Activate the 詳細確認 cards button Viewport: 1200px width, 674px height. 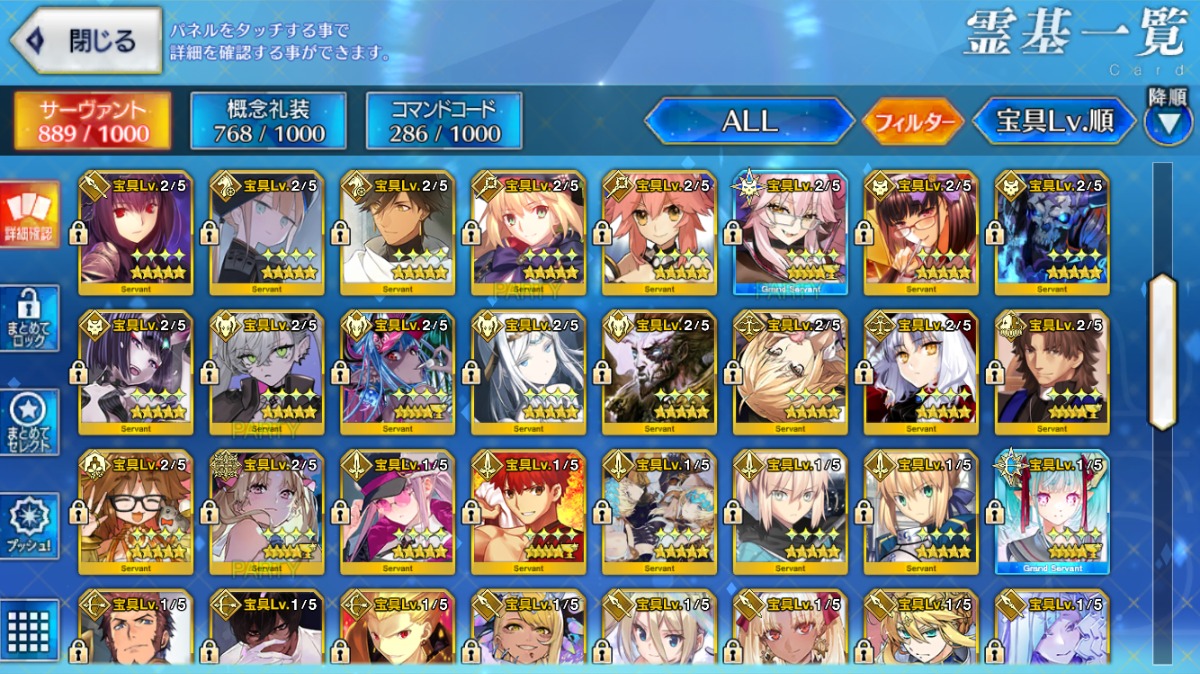(x=30, y=215)
